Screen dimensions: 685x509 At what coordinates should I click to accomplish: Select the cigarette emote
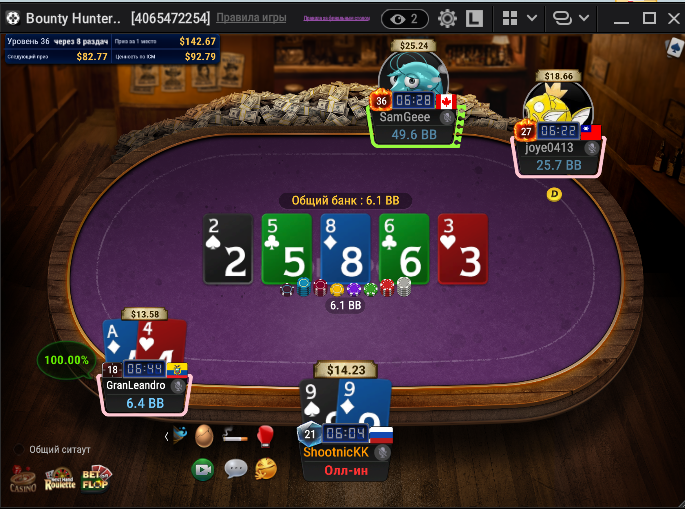(x=234, y=435)
